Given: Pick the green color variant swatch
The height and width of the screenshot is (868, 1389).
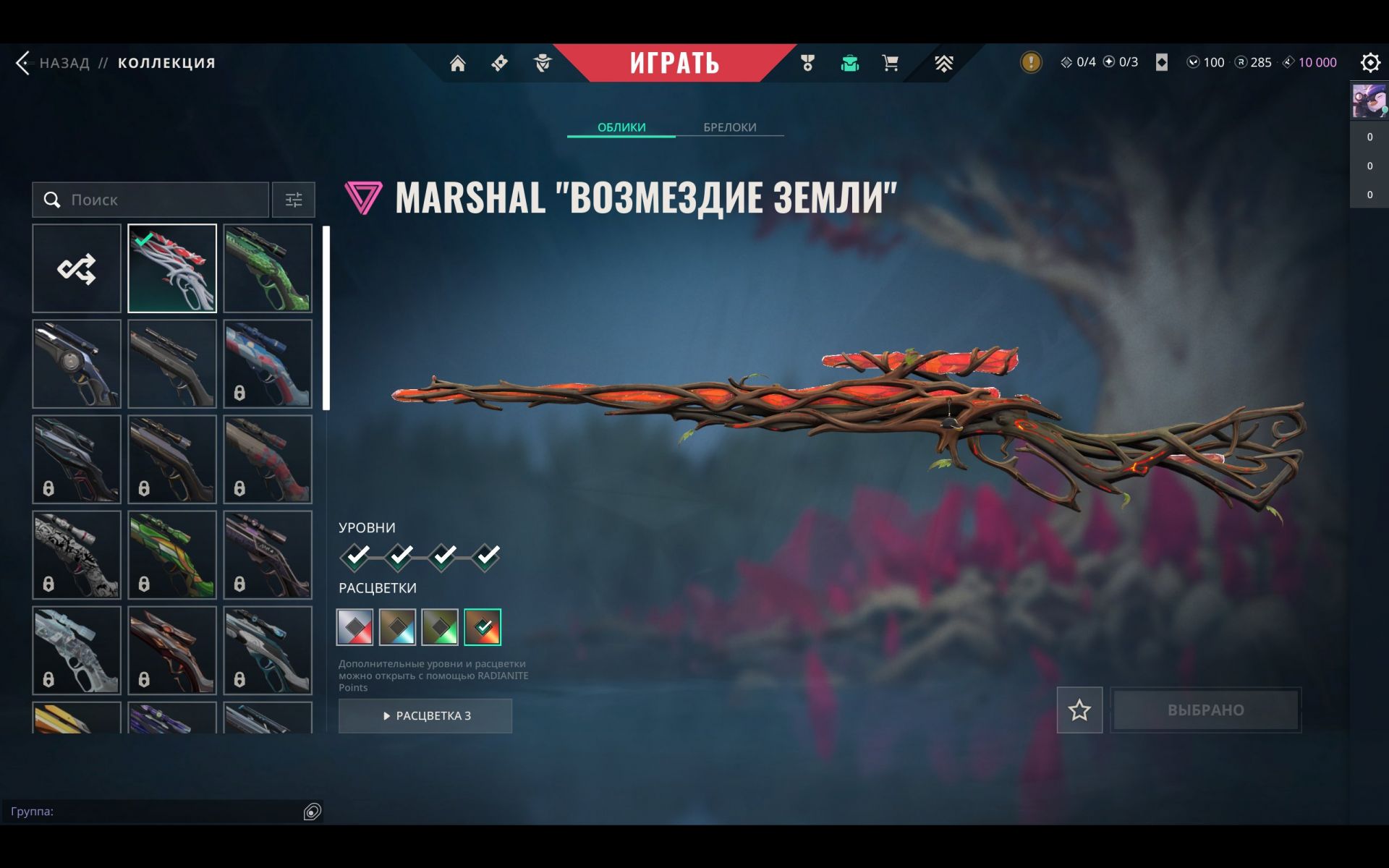Looking at the screenshot, I should click(x=440, y=627).
